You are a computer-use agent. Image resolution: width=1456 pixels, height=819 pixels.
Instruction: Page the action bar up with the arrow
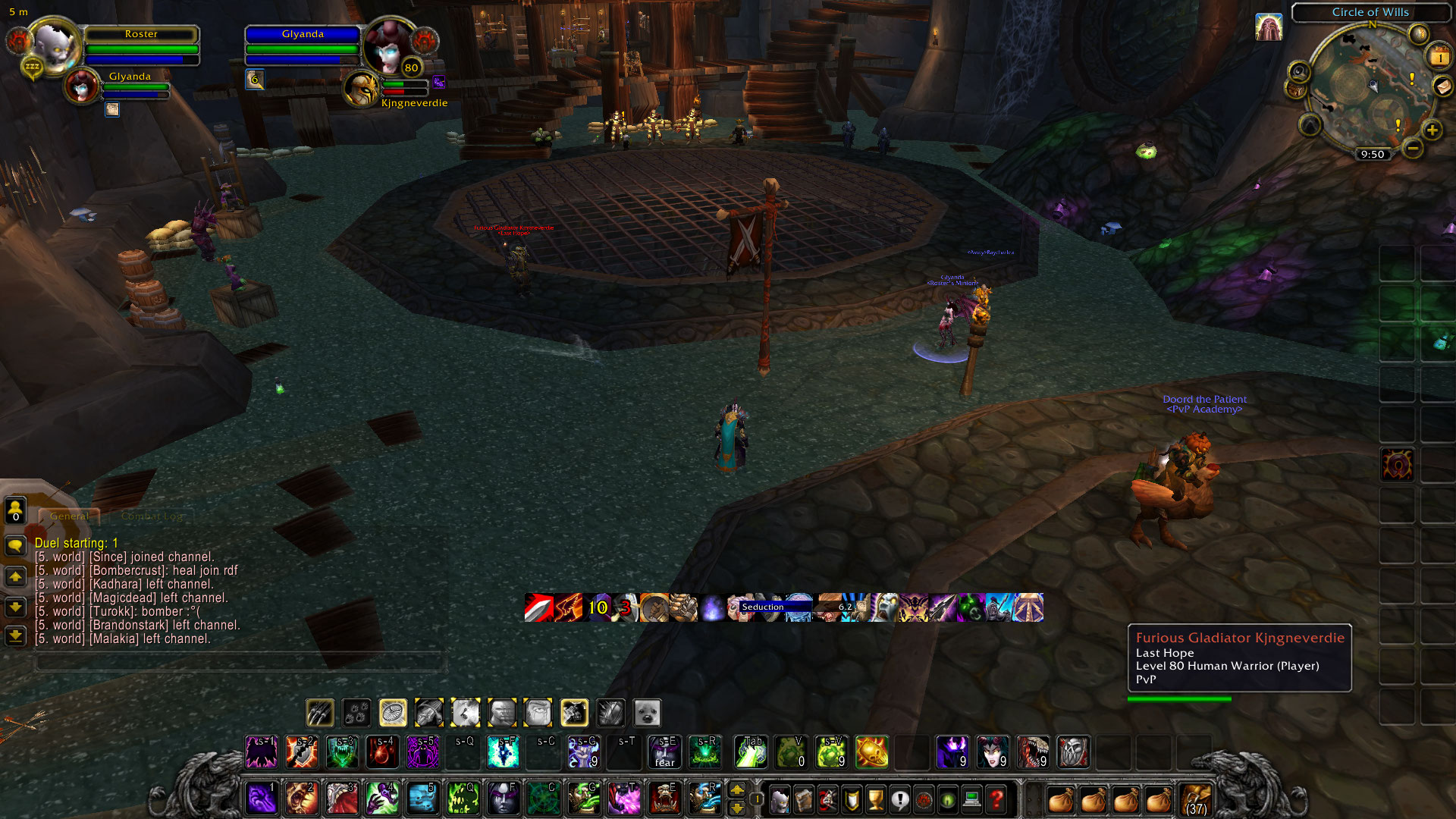coord(736,791)
